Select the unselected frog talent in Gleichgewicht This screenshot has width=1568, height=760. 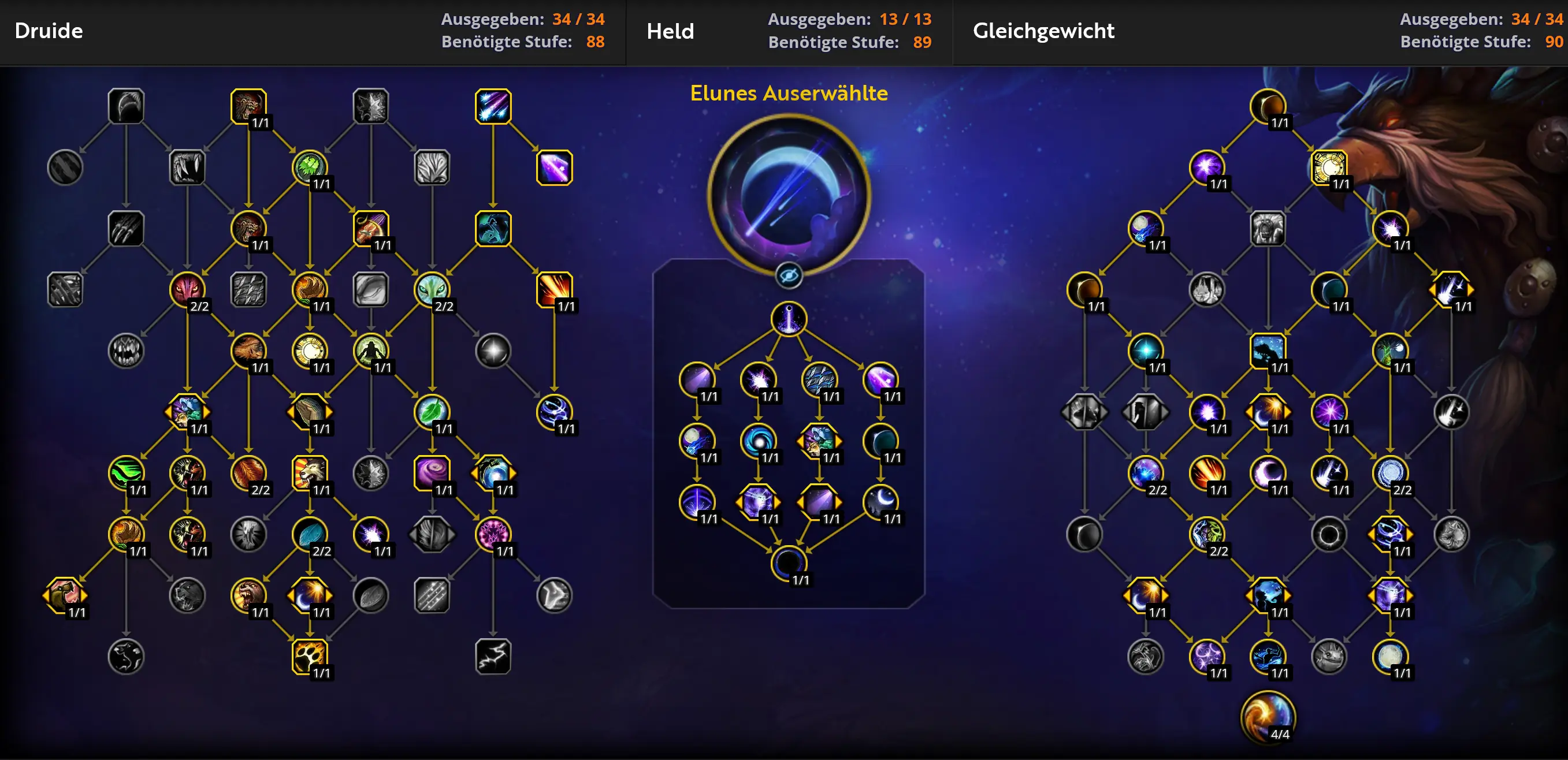point(1328,656)
